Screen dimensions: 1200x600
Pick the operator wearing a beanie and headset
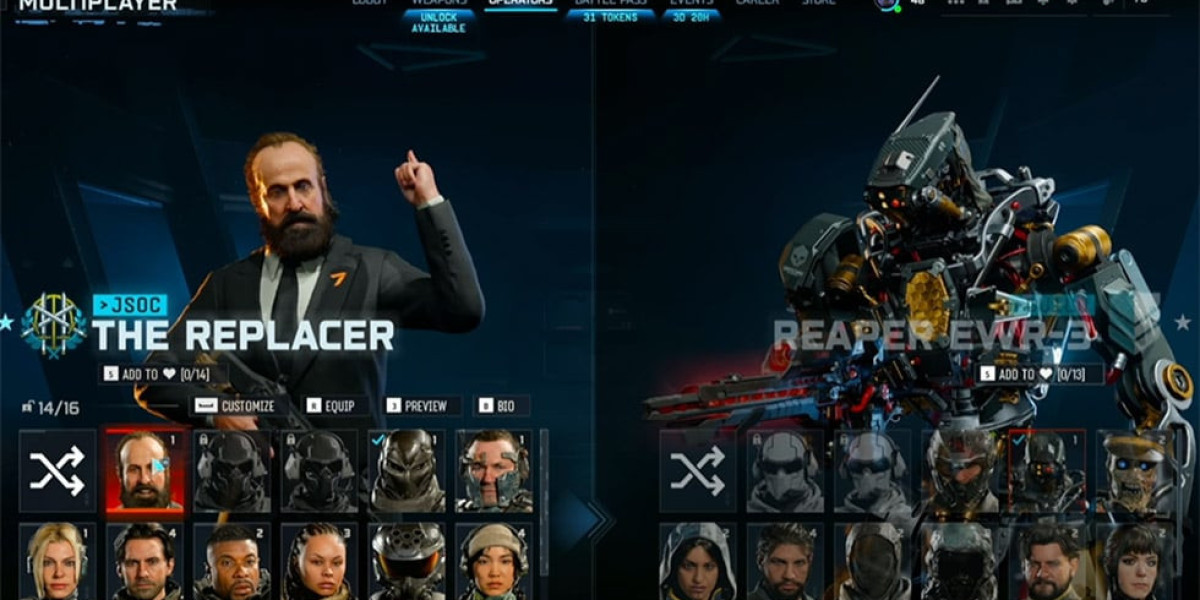494,561
